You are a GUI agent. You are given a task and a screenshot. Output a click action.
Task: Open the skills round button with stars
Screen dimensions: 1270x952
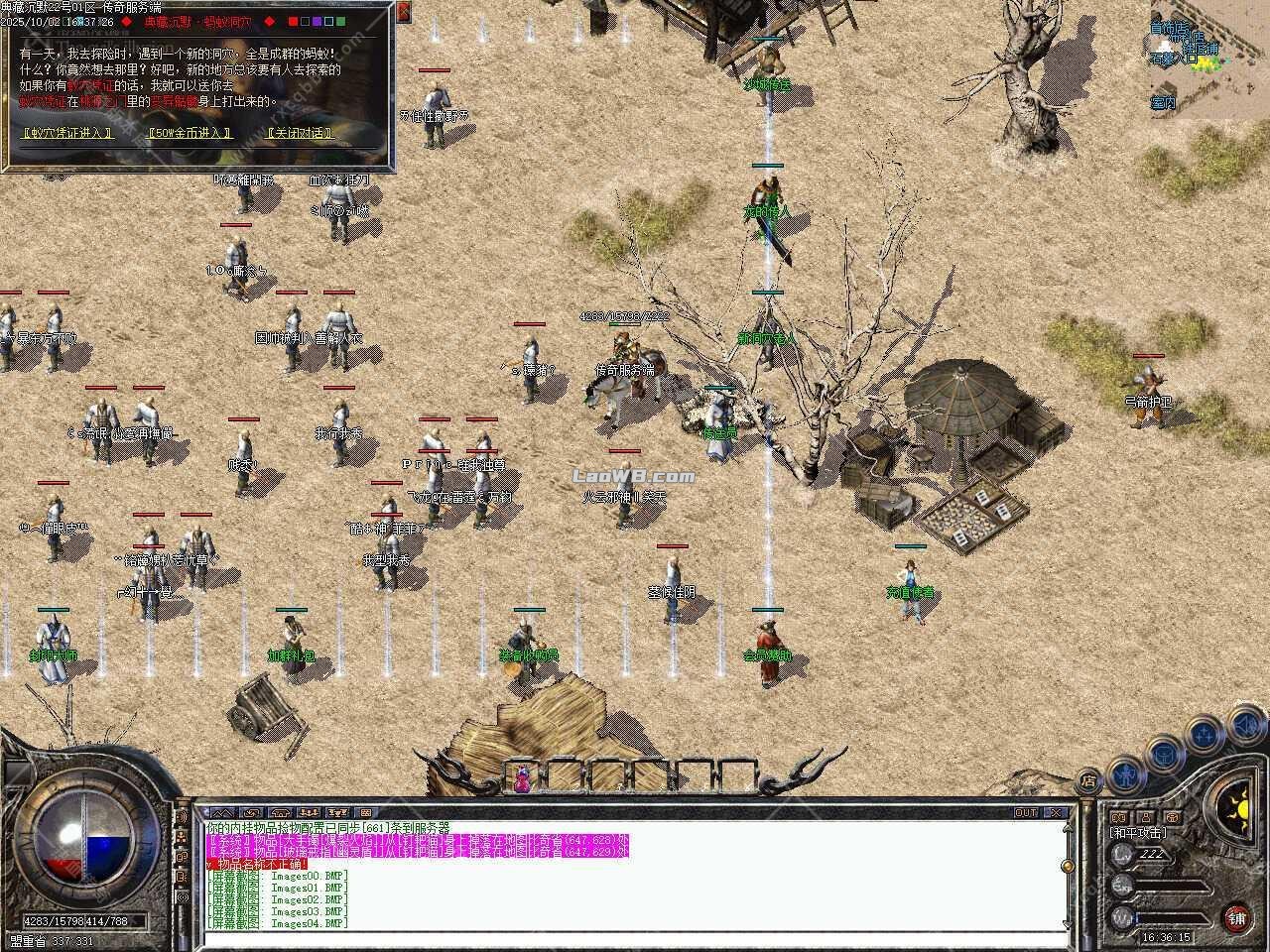tap(1205, 736)
